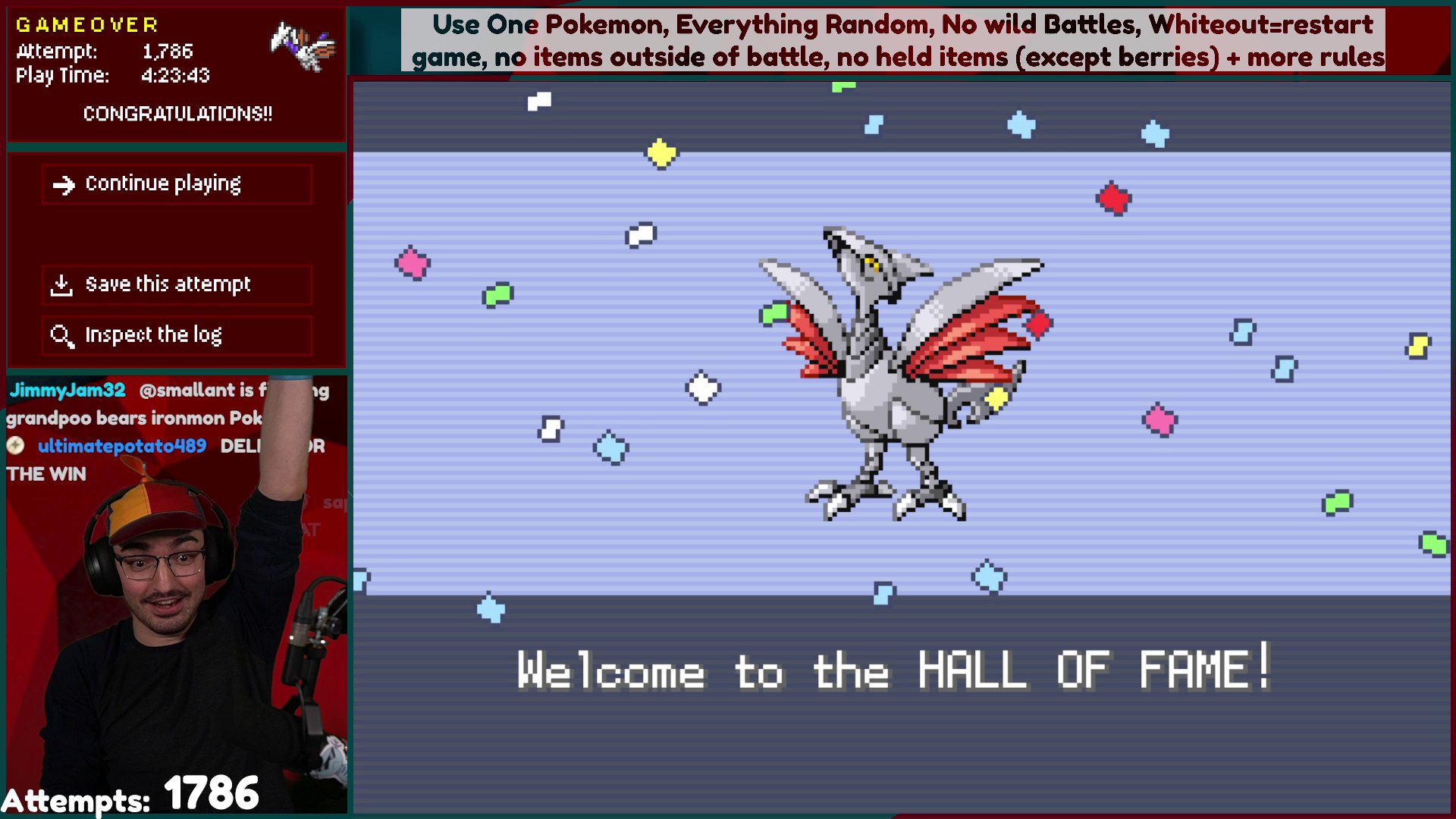Image resolution: width=1456 pixels, height=819 pixels.
Task: Click the Welcome to the HALL OF FAME text box
Action: (895, 670)
